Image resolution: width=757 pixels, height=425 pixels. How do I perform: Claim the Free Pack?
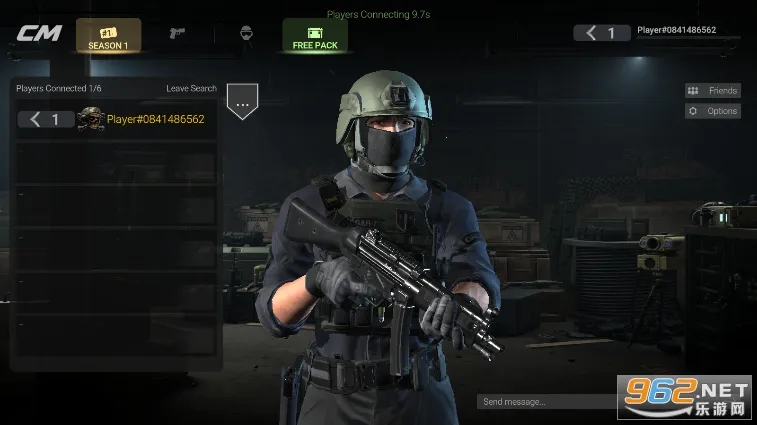coord(315,36)
